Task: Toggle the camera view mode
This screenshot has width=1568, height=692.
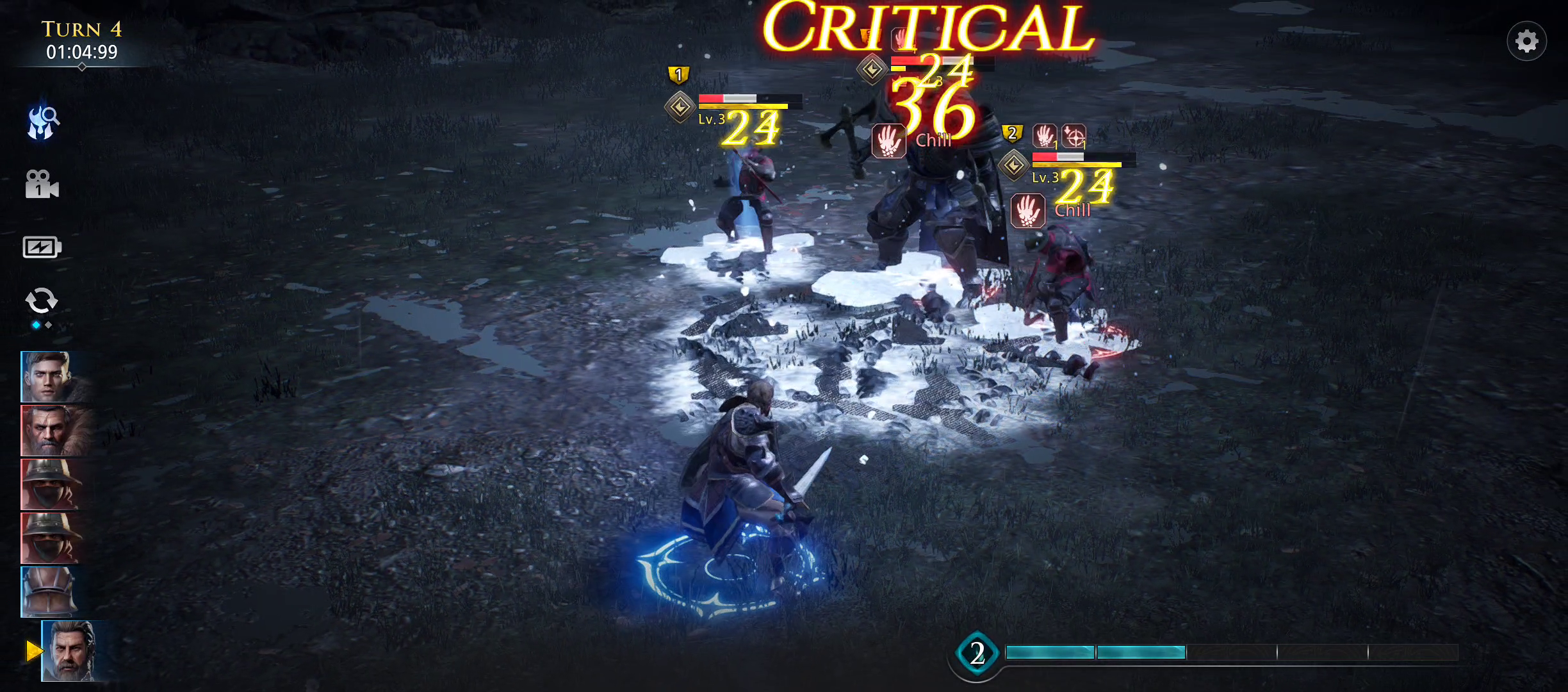Action: [x=42, y=185]
